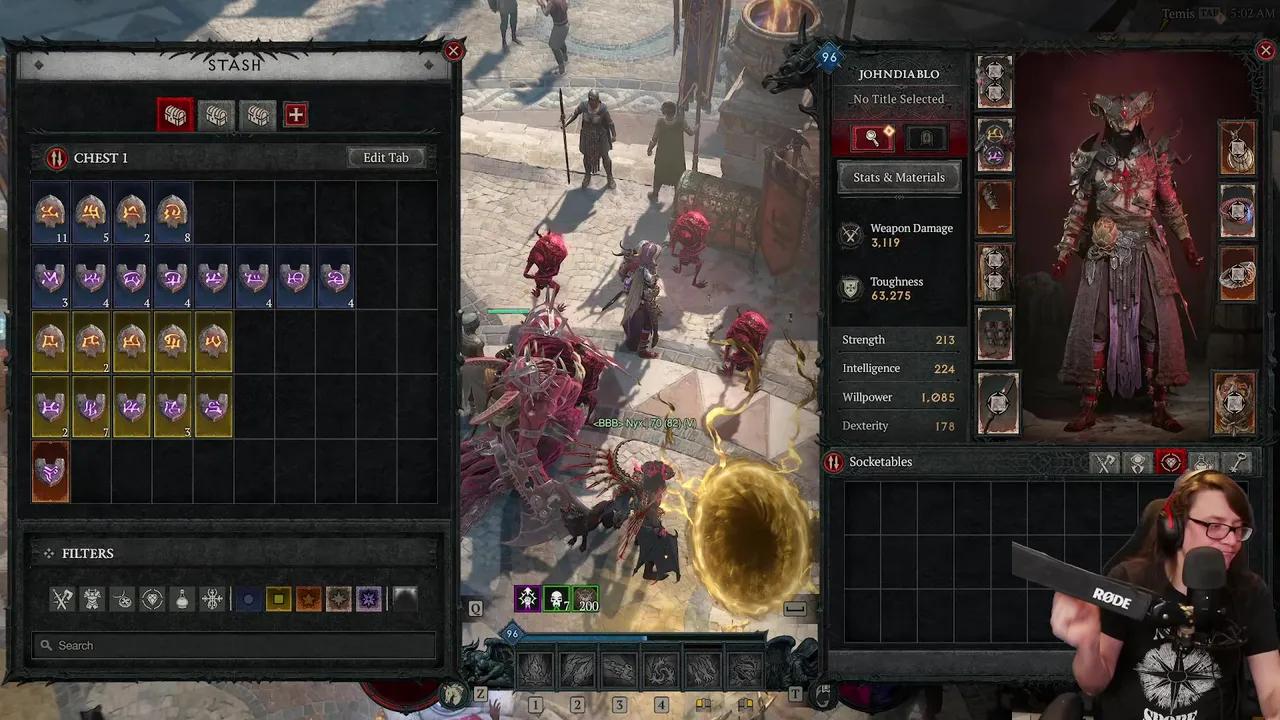Open Stats & Materials
The width and height of the screenshot is (1280, 720).
(898, 177)
